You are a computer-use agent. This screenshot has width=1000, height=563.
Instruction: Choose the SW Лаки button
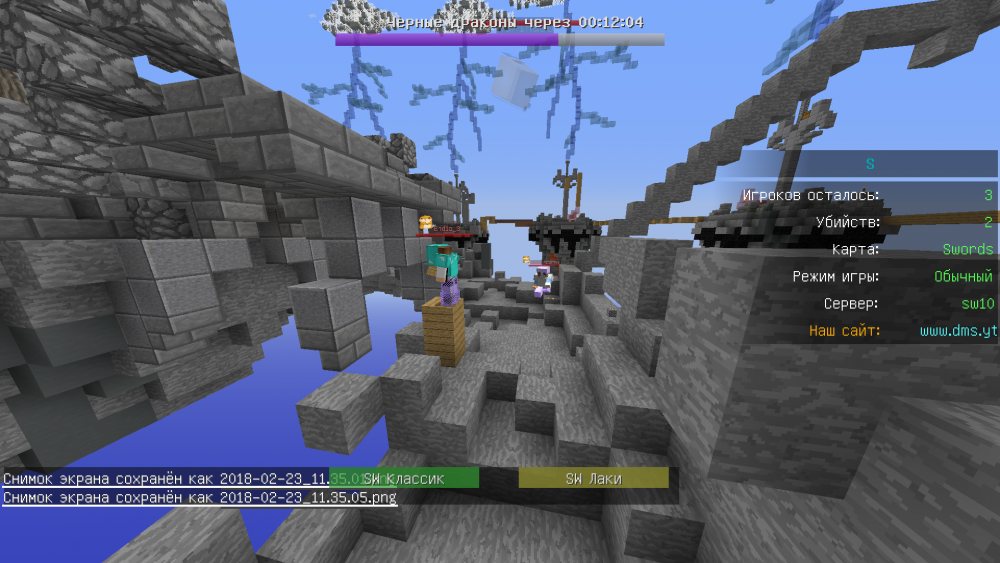click(593, 479)
